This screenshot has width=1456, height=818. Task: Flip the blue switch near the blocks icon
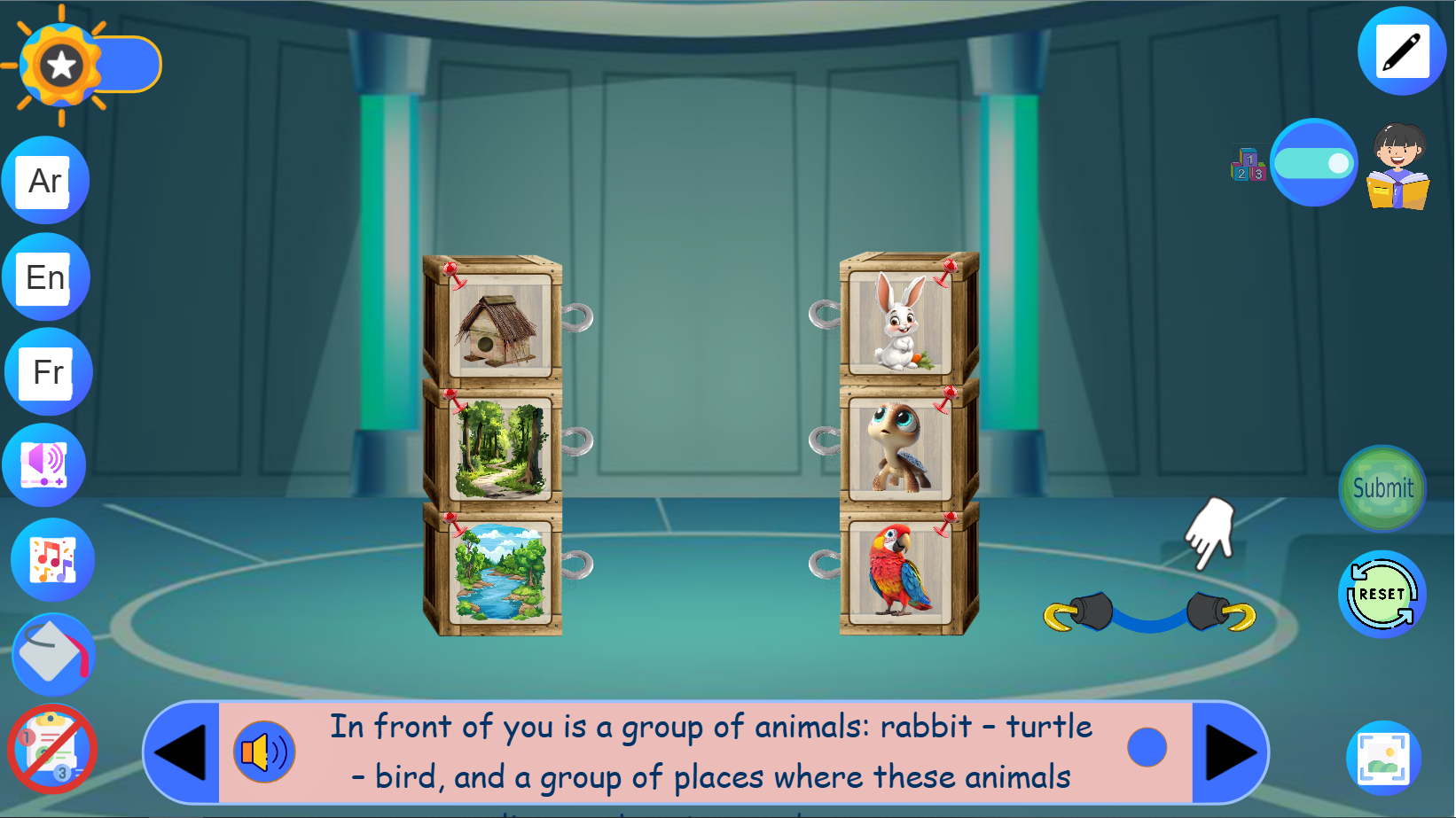point(1314,162)
